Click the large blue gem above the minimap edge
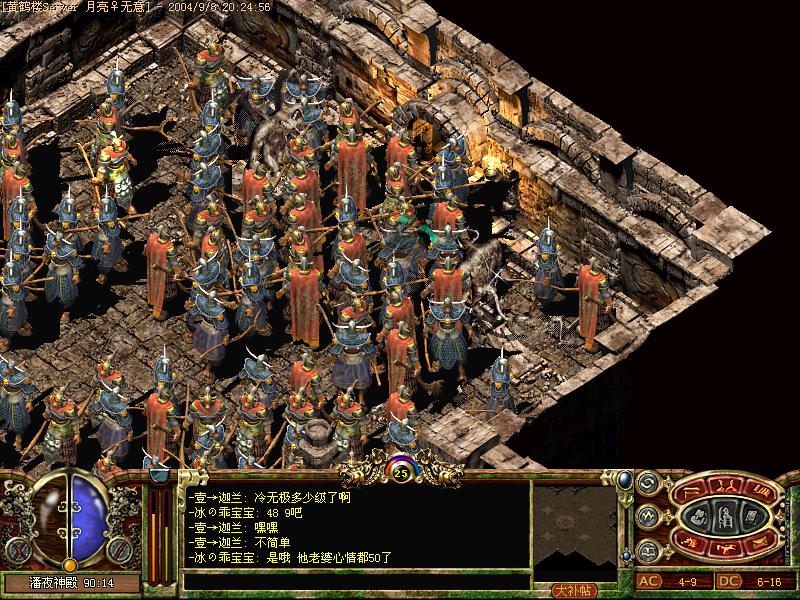 pos(624,482)
